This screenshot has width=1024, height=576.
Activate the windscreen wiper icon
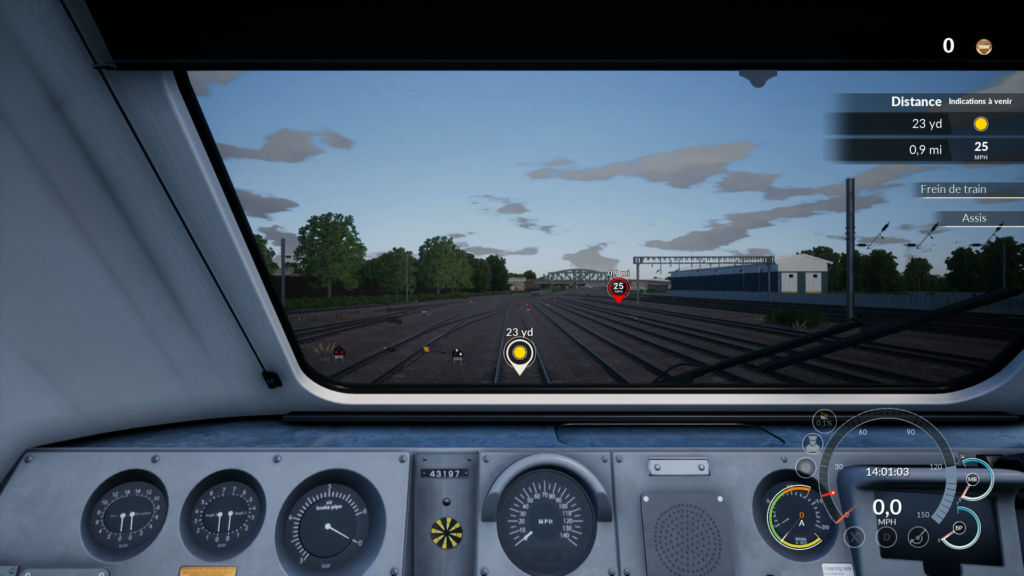918,536
